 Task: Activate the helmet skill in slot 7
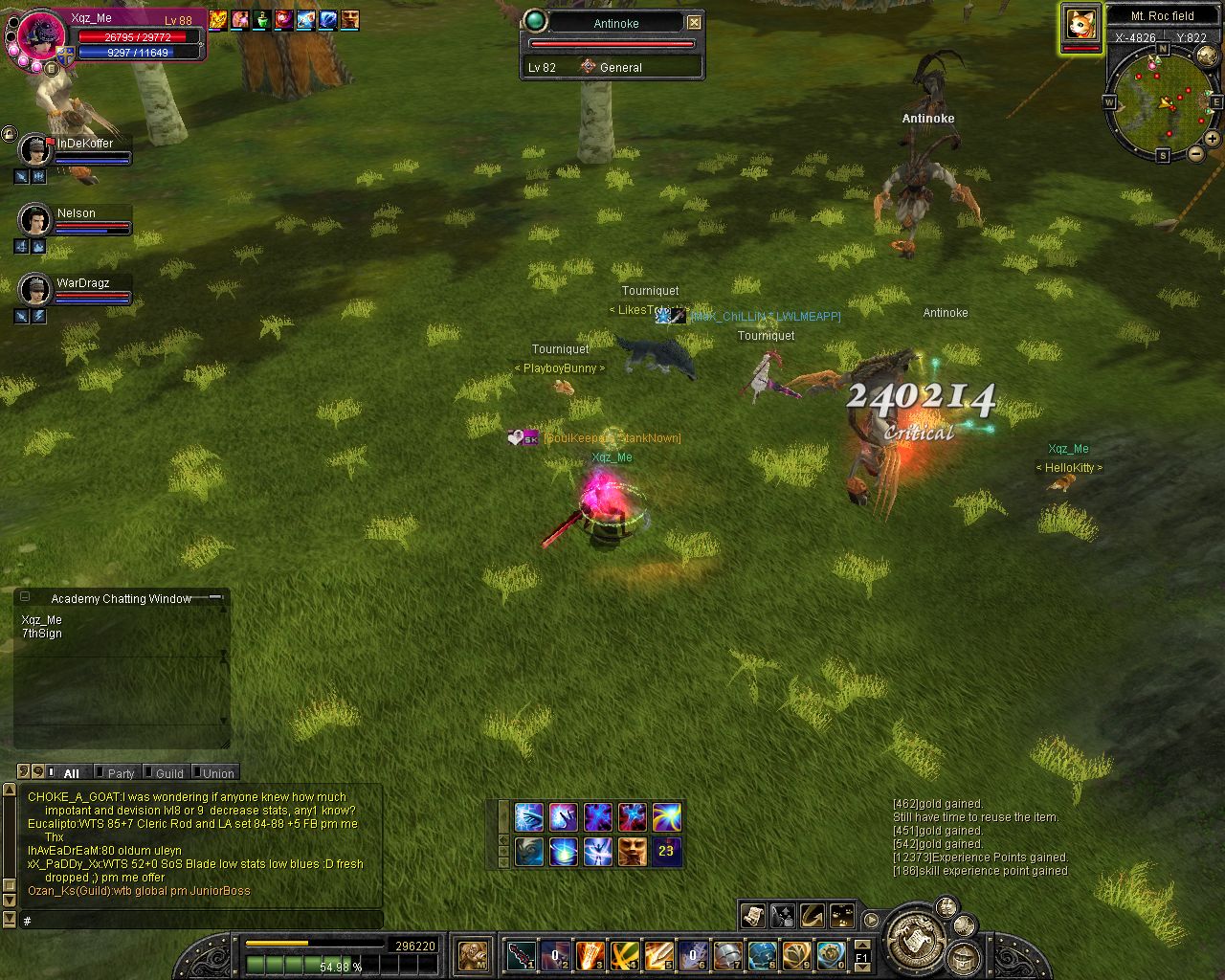click(x=728, y=955)
